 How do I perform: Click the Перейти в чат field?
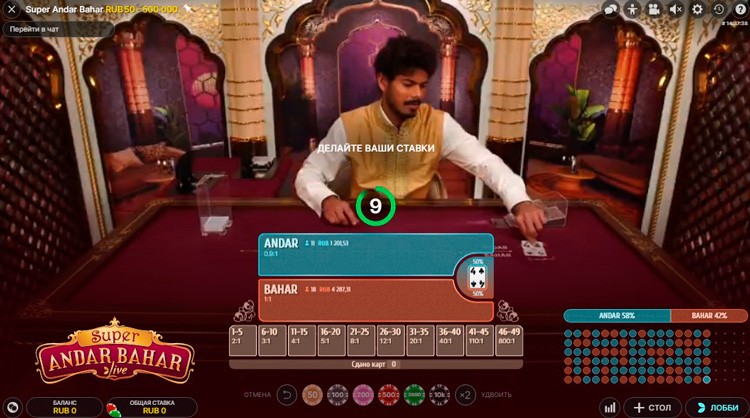[58, 29]
